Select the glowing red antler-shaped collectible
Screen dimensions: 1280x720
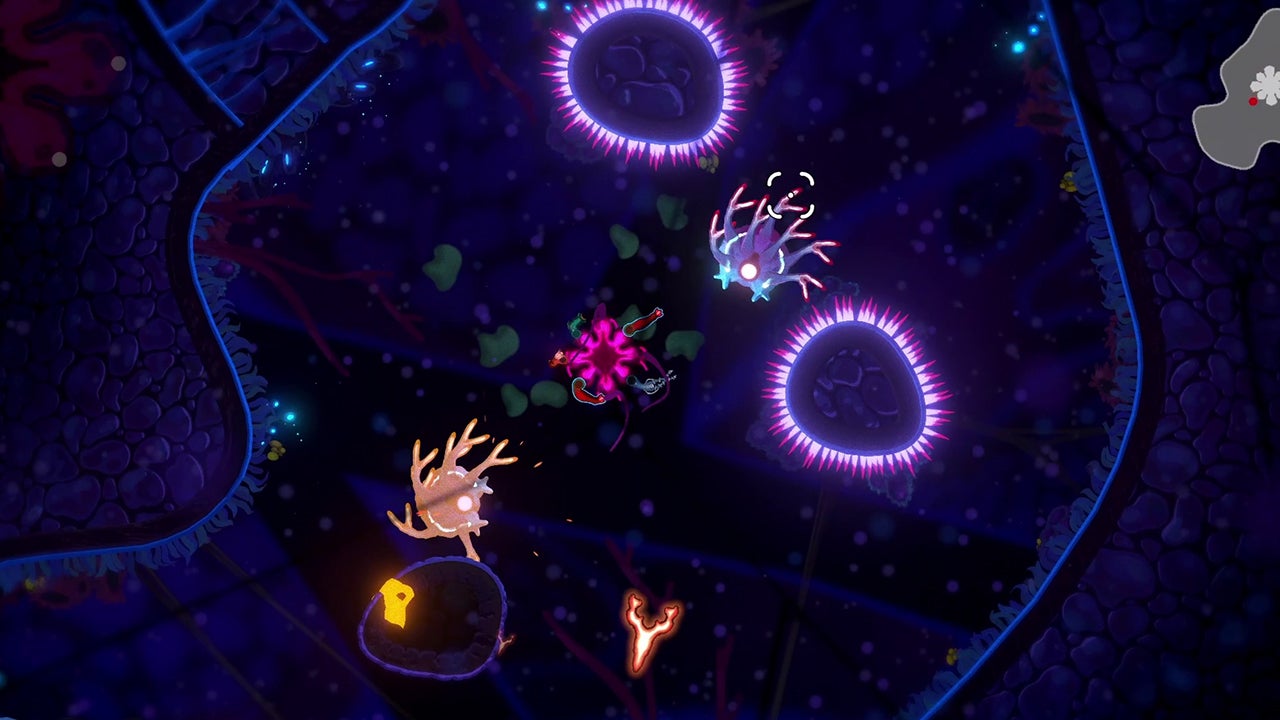click(x=645, y=630)
